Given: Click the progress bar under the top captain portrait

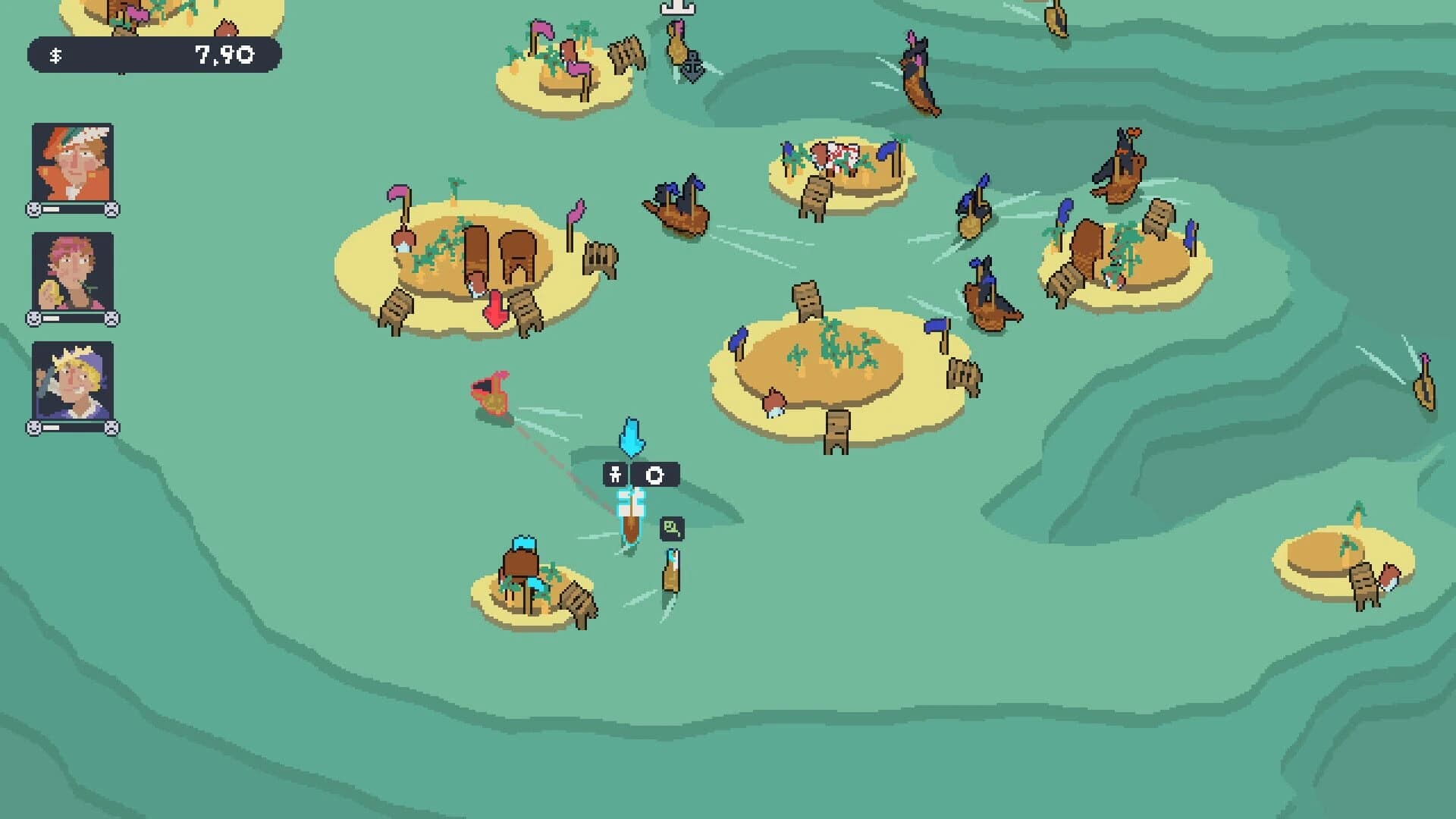Looking at the screenshot, I should click(72, 209).
